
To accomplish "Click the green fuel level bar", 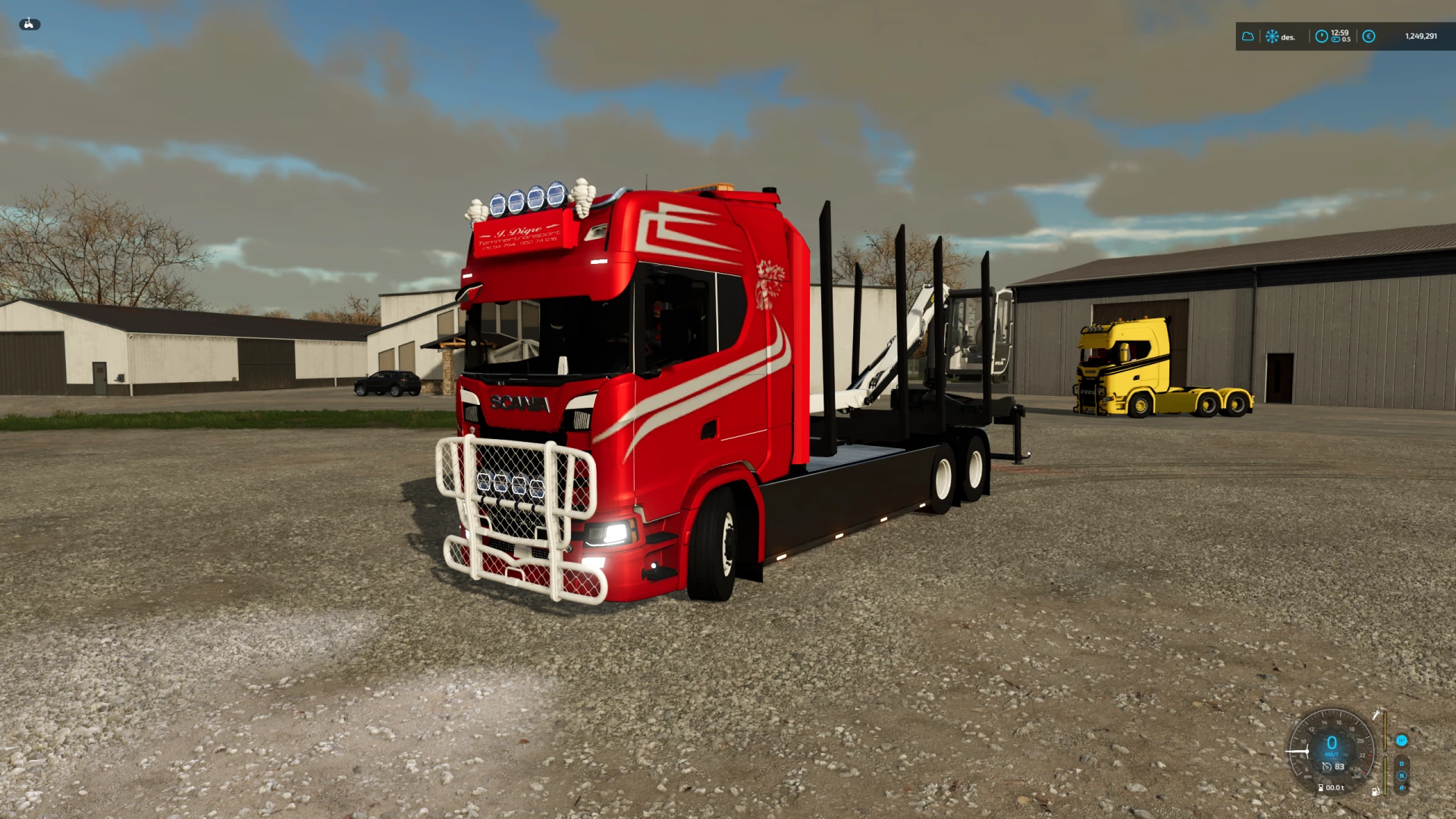I will [1385, 775].
